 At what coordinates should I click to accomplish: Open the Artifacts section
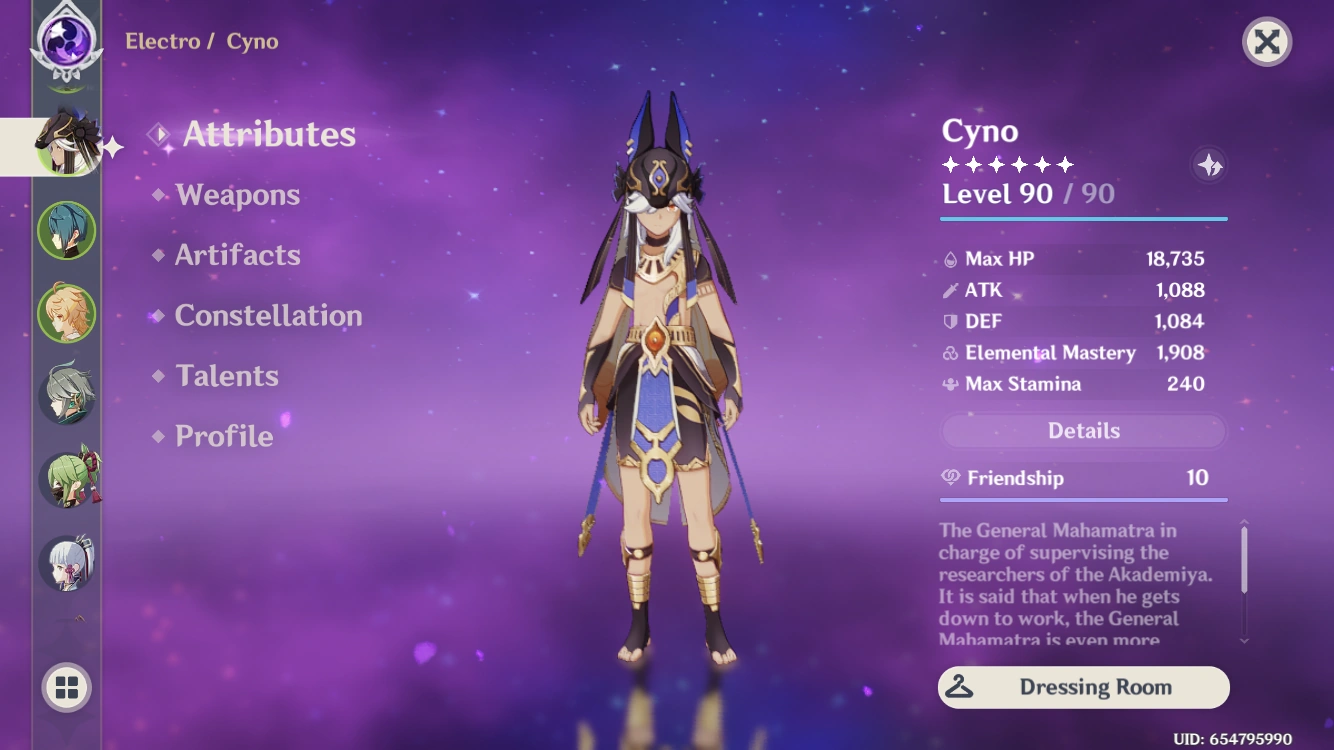(239, 255)
